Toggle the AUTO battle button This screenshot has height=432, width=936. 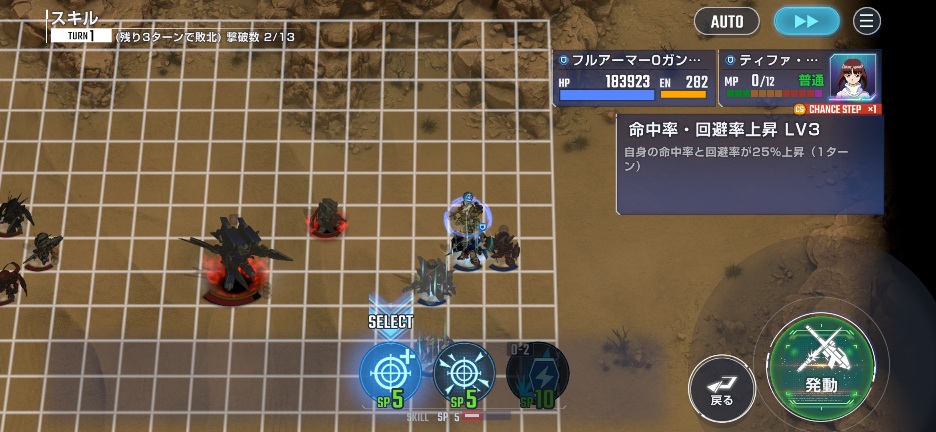click(x=726, y=20)
